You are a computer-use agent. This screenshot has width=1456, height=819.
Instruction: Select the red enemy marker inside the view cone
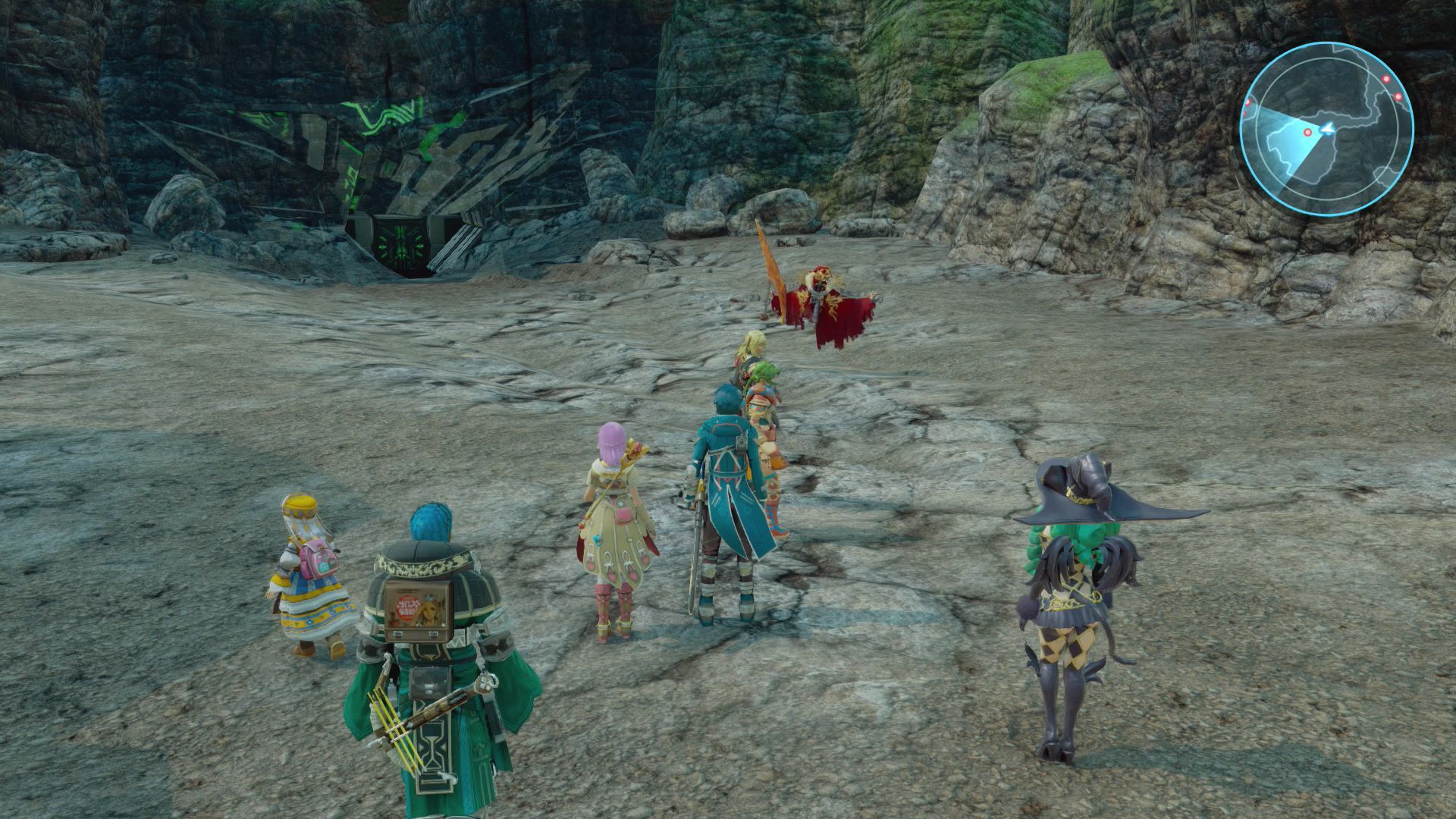pos(1307,133)
